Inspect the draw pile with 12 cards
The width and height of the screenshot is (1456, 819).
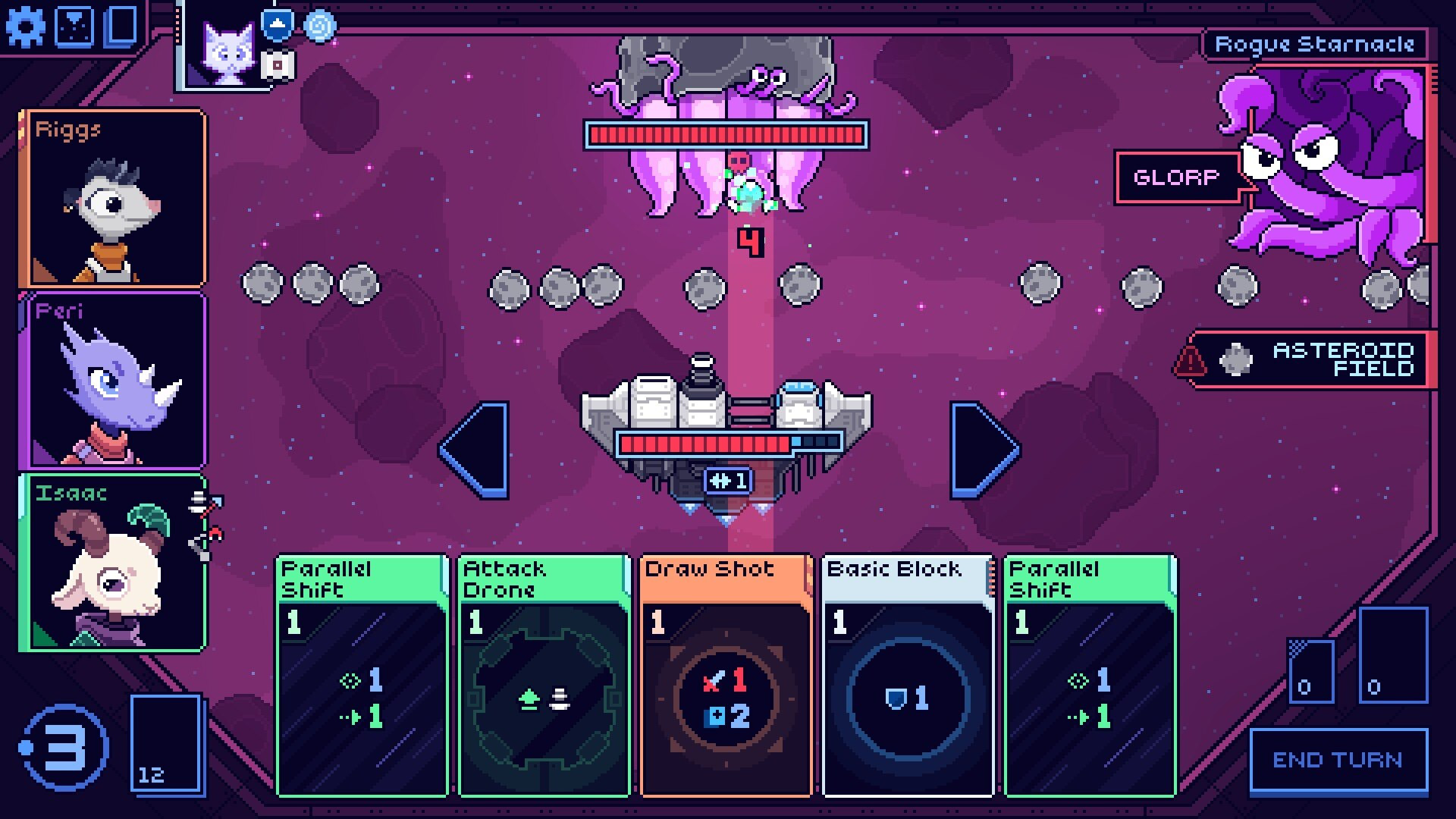(x=167, y=745)
